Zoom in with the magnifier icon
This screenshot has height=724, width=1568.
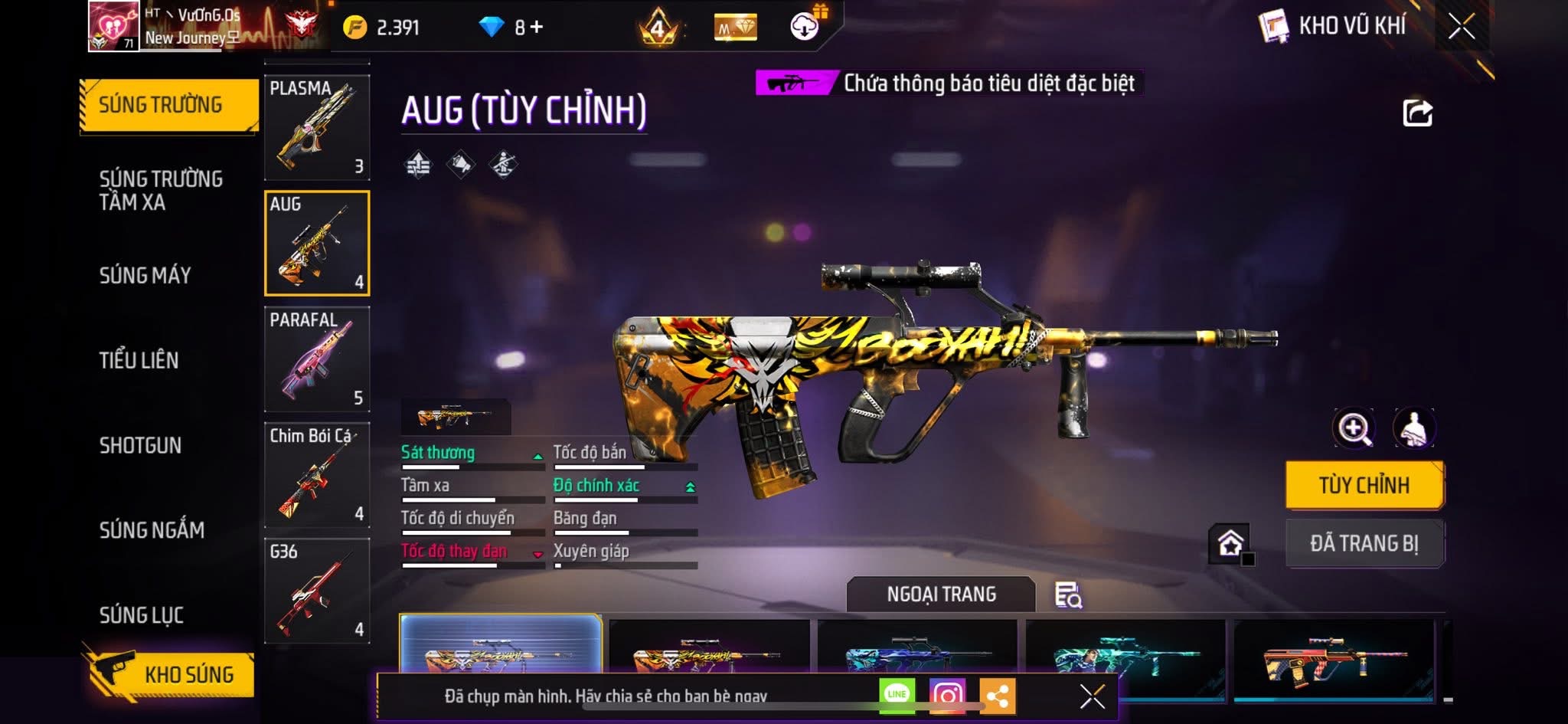1354,428
